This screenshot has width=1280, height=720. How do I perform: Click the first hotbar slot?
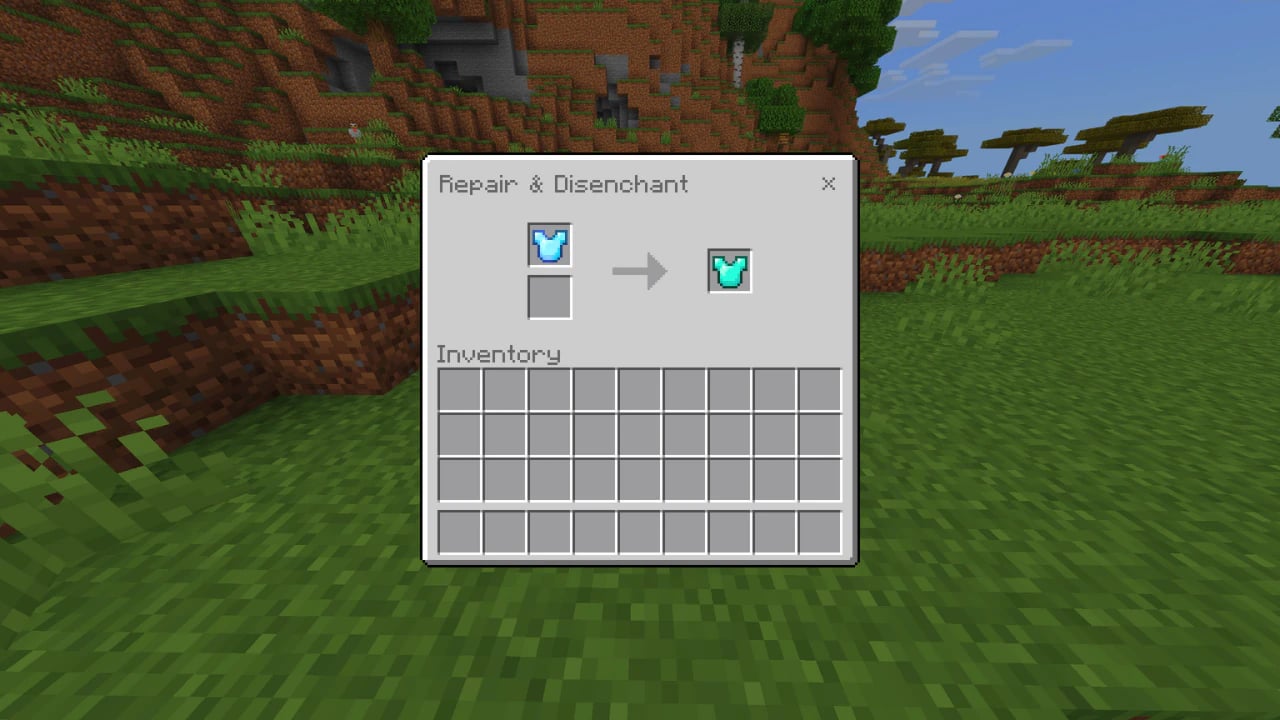(458, 530)
